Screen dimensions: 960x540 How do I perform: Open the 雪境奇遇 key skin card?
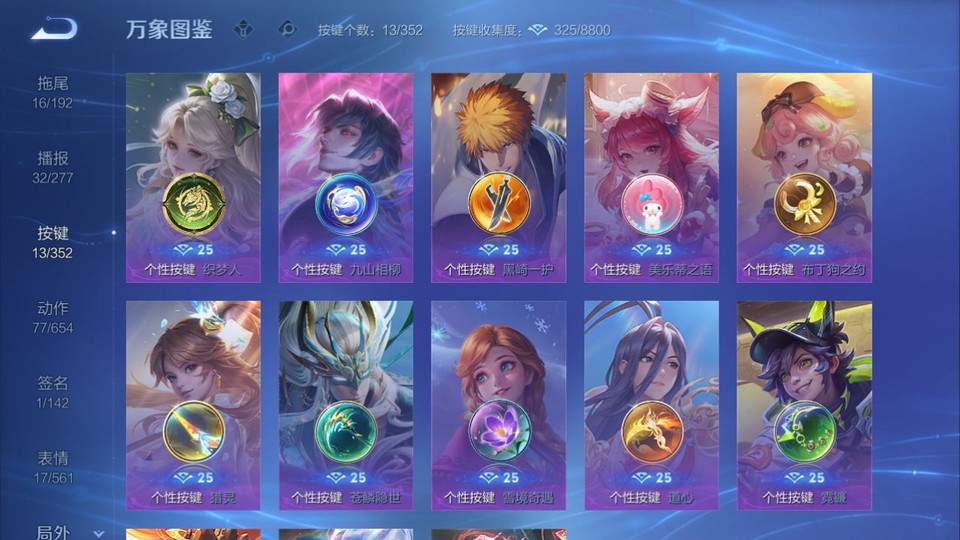pos(498,405)
